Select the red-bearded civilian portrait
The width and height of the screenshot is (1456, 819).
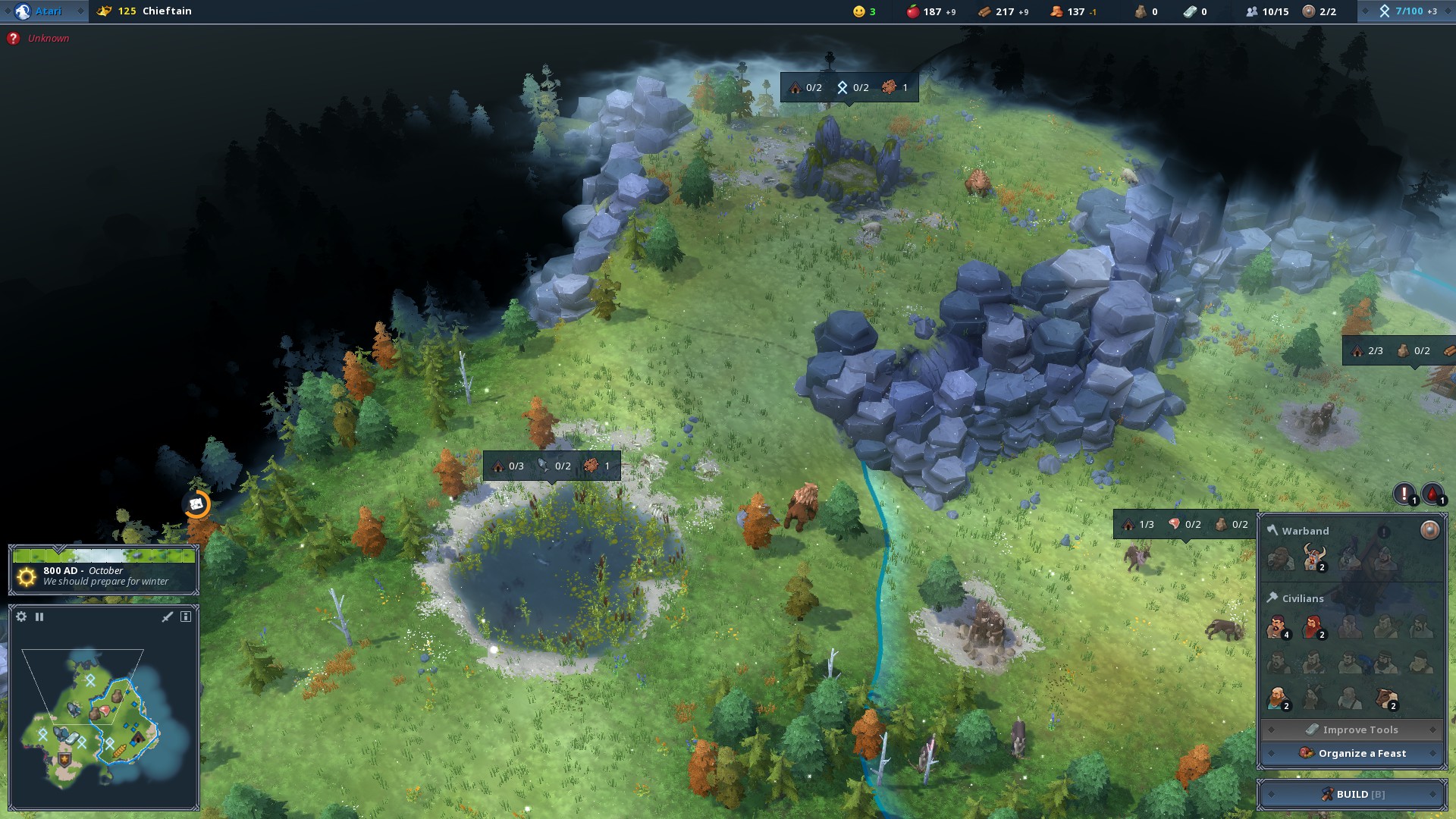pos(1313,627)
